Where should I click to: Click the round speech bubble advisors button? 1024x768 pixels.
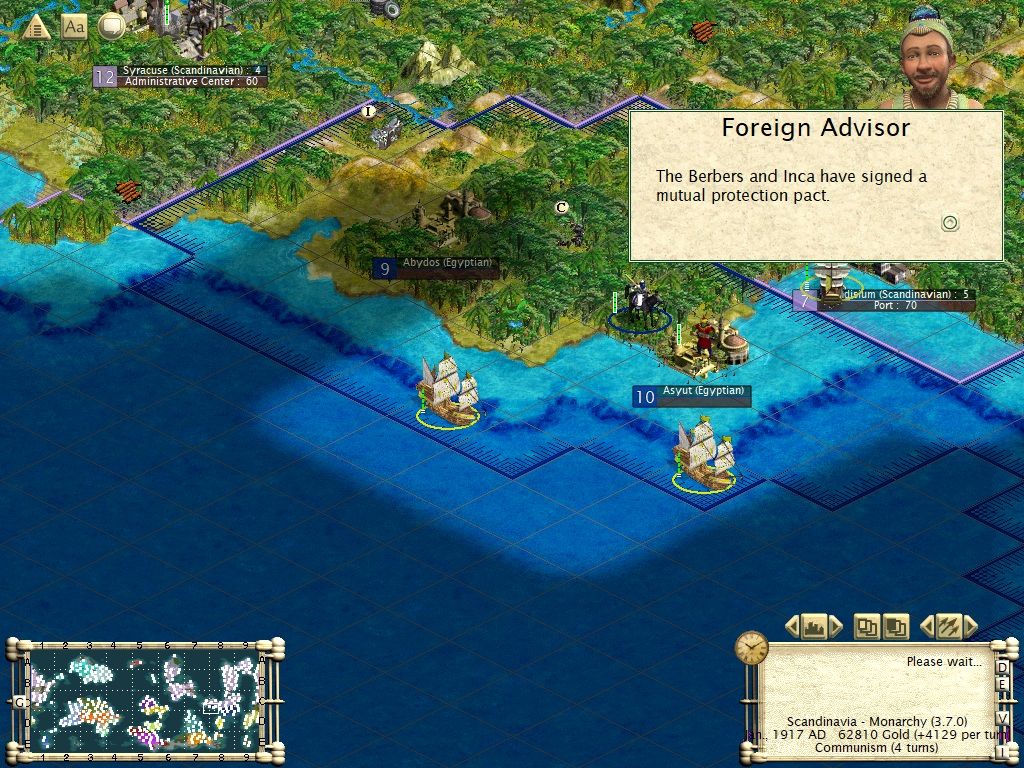click(111, 27)
